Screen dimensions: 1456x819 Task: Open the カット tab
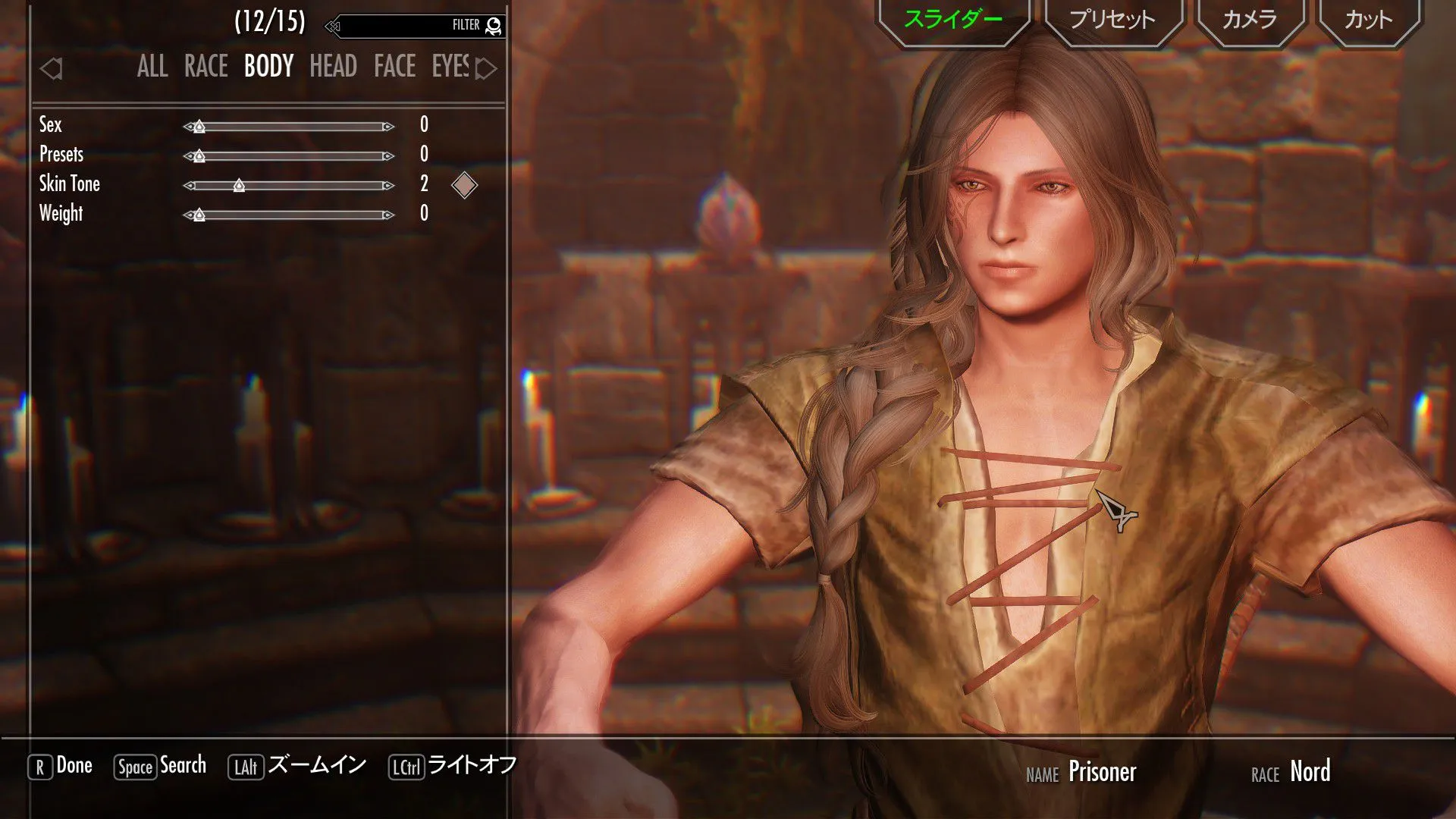(1368, 20)
